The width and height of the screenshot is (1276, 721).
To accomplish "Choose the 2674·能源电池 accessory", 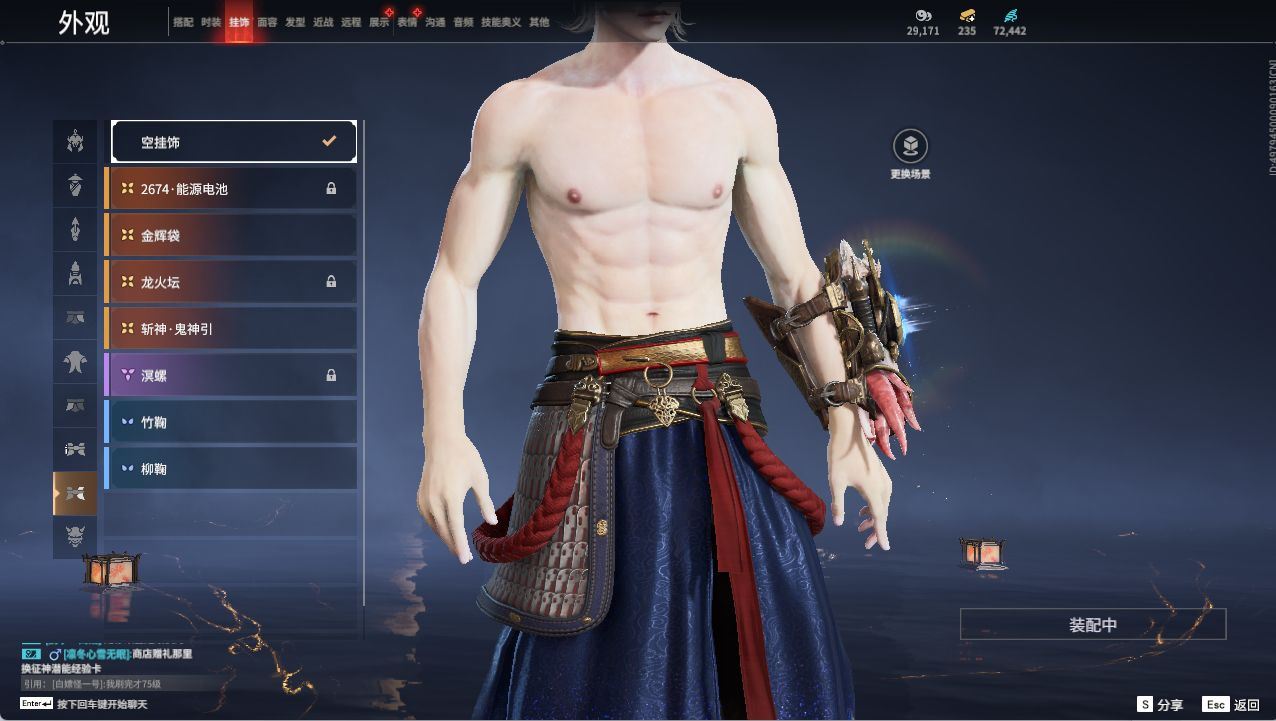I will [231, 188].
